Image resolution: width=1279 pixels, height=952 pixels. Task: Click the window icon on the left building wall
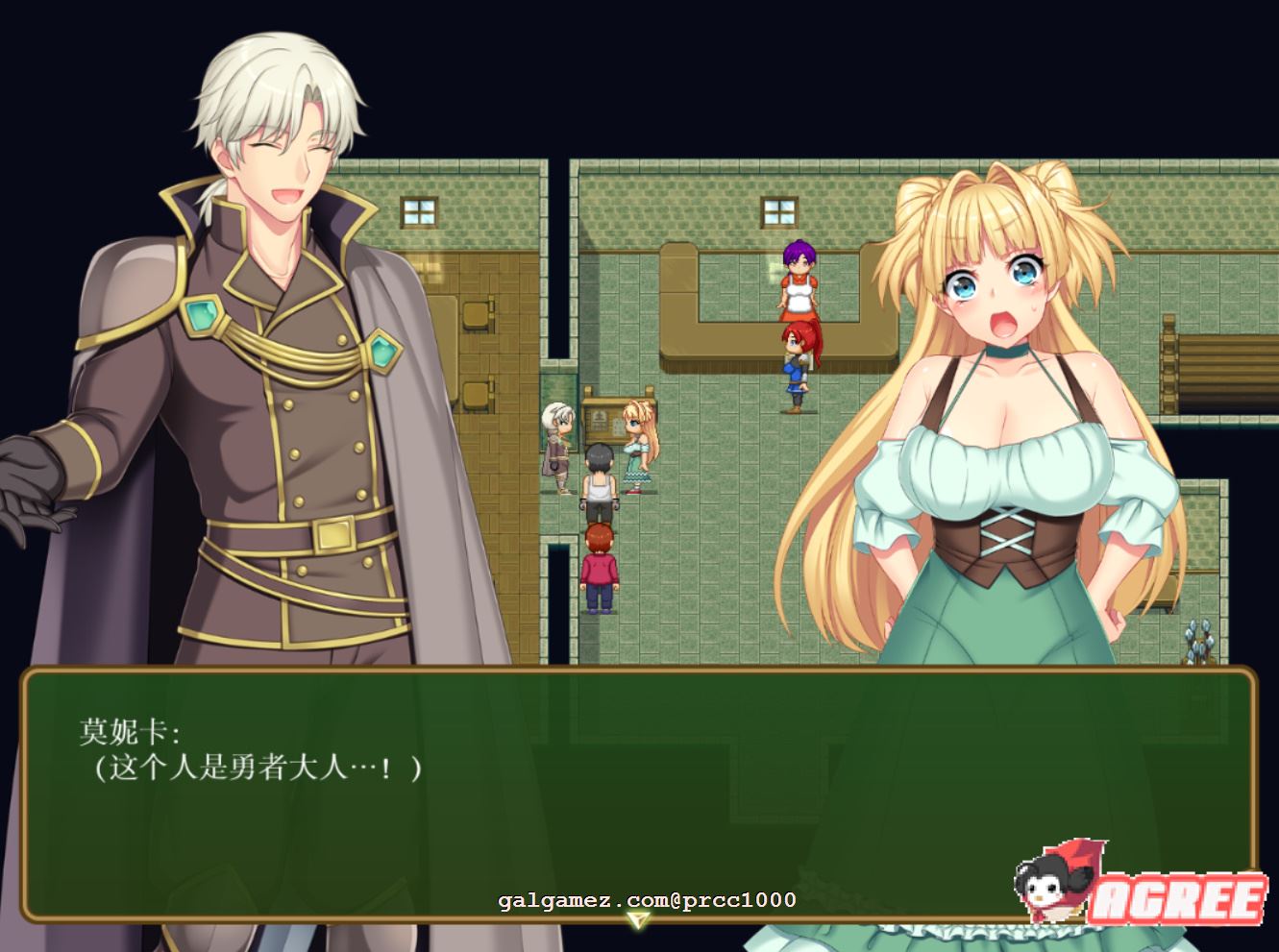(418, 209)
